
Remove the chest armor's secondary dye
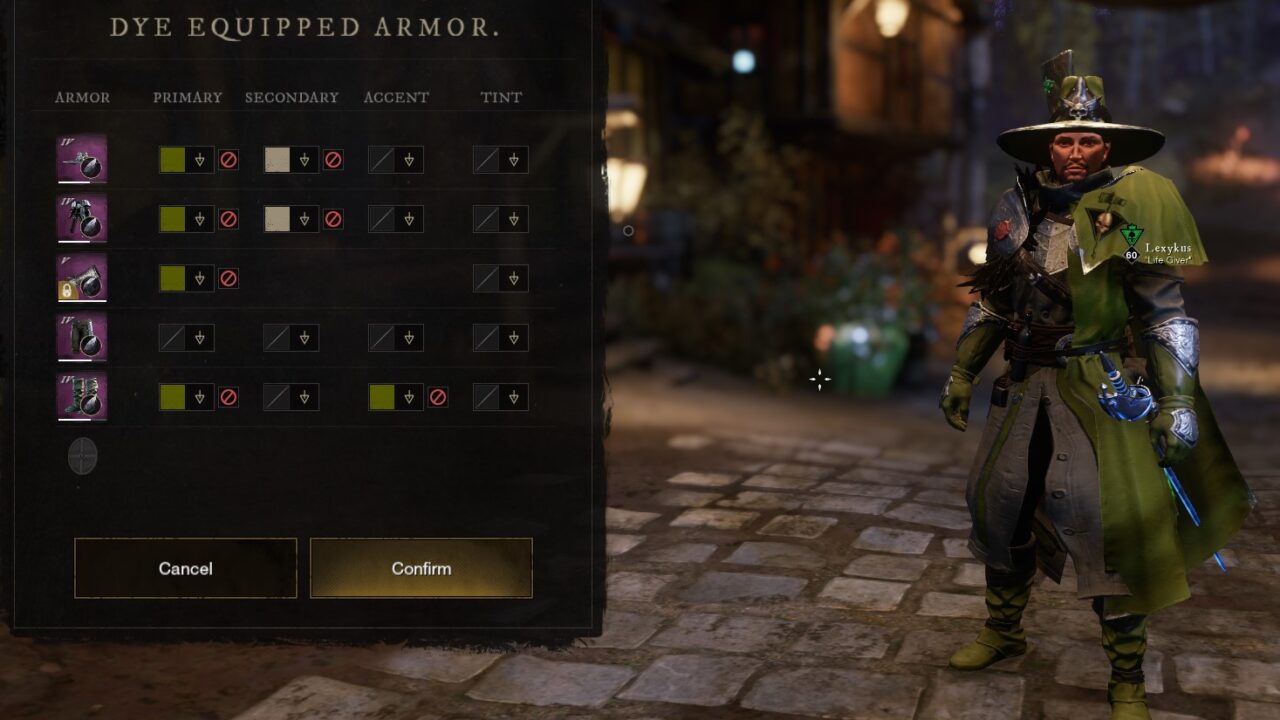333,219
